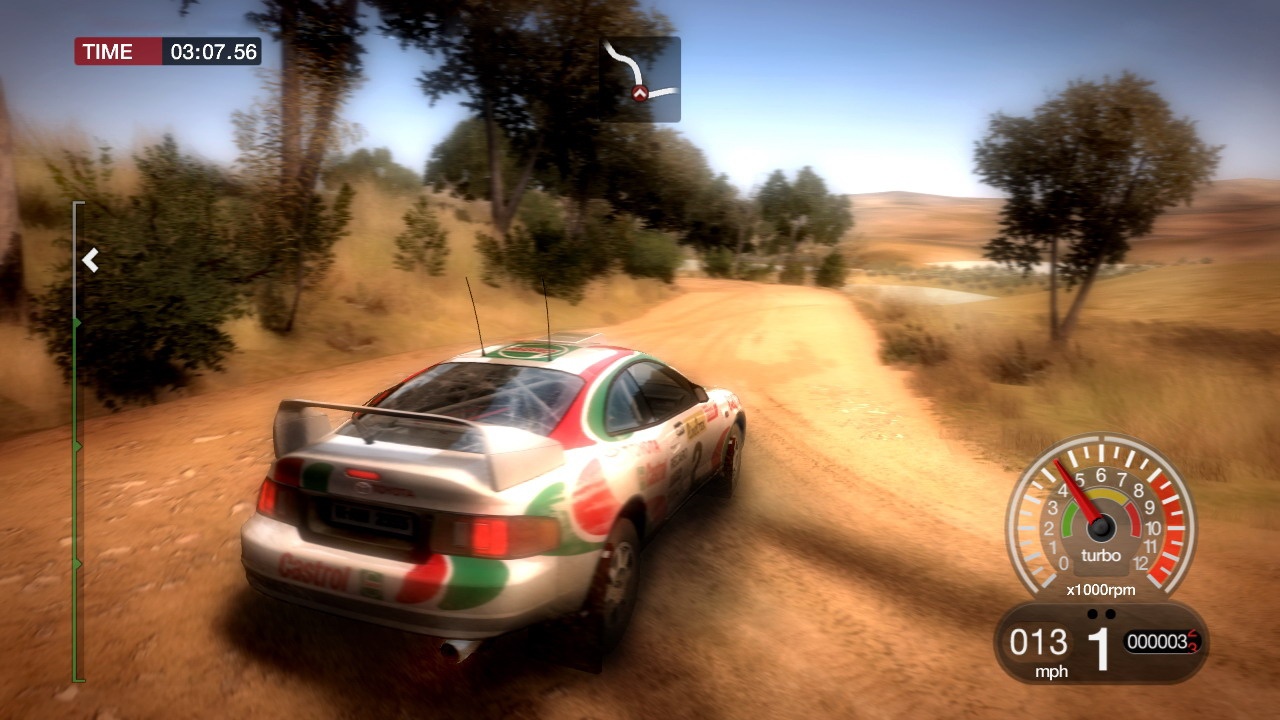Click the lowest green checkpoint notch

coord(76,562)
